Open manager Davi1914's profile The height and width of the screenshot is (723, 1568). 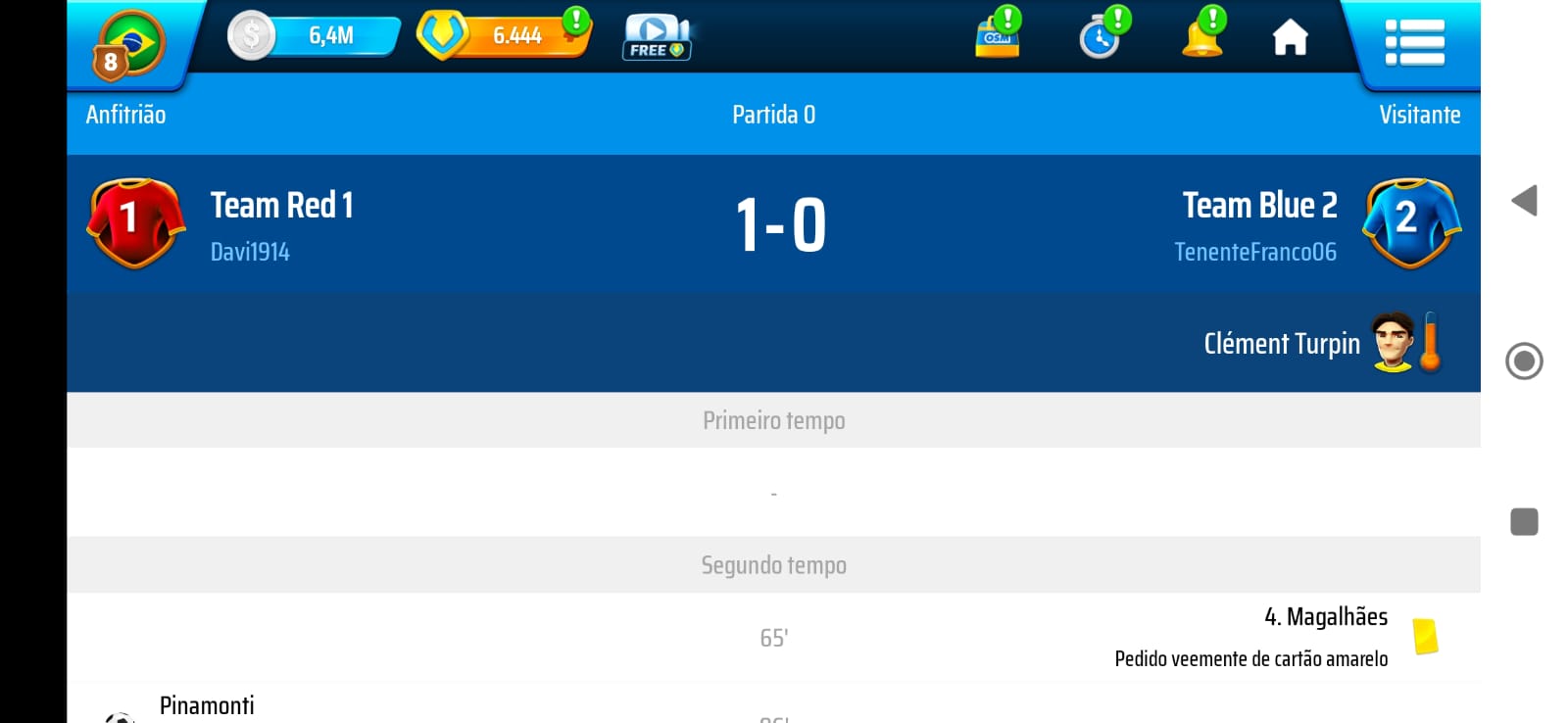coord(250,253)
